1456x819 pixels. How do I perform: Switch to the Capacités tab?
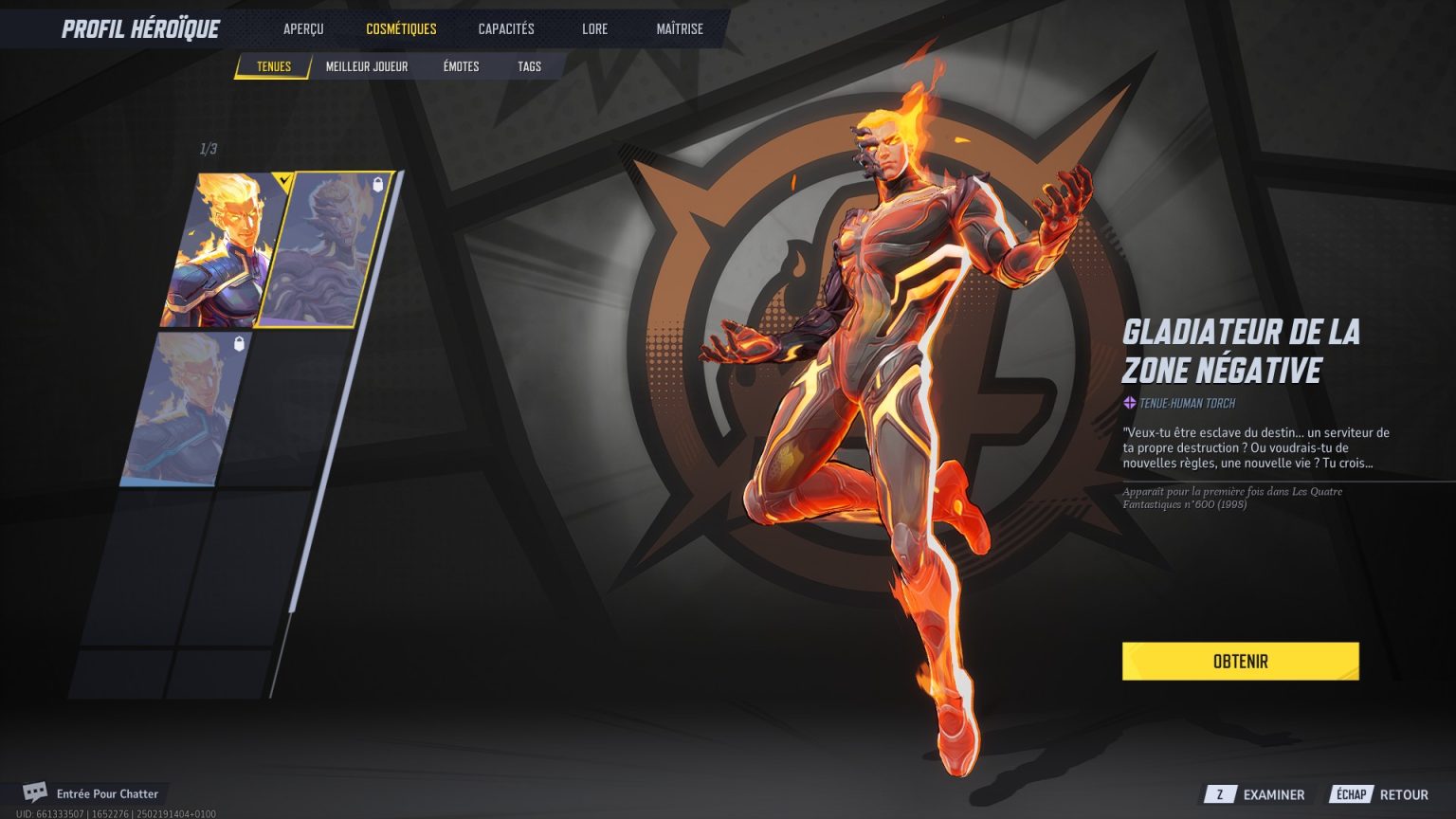click(506, 28)
